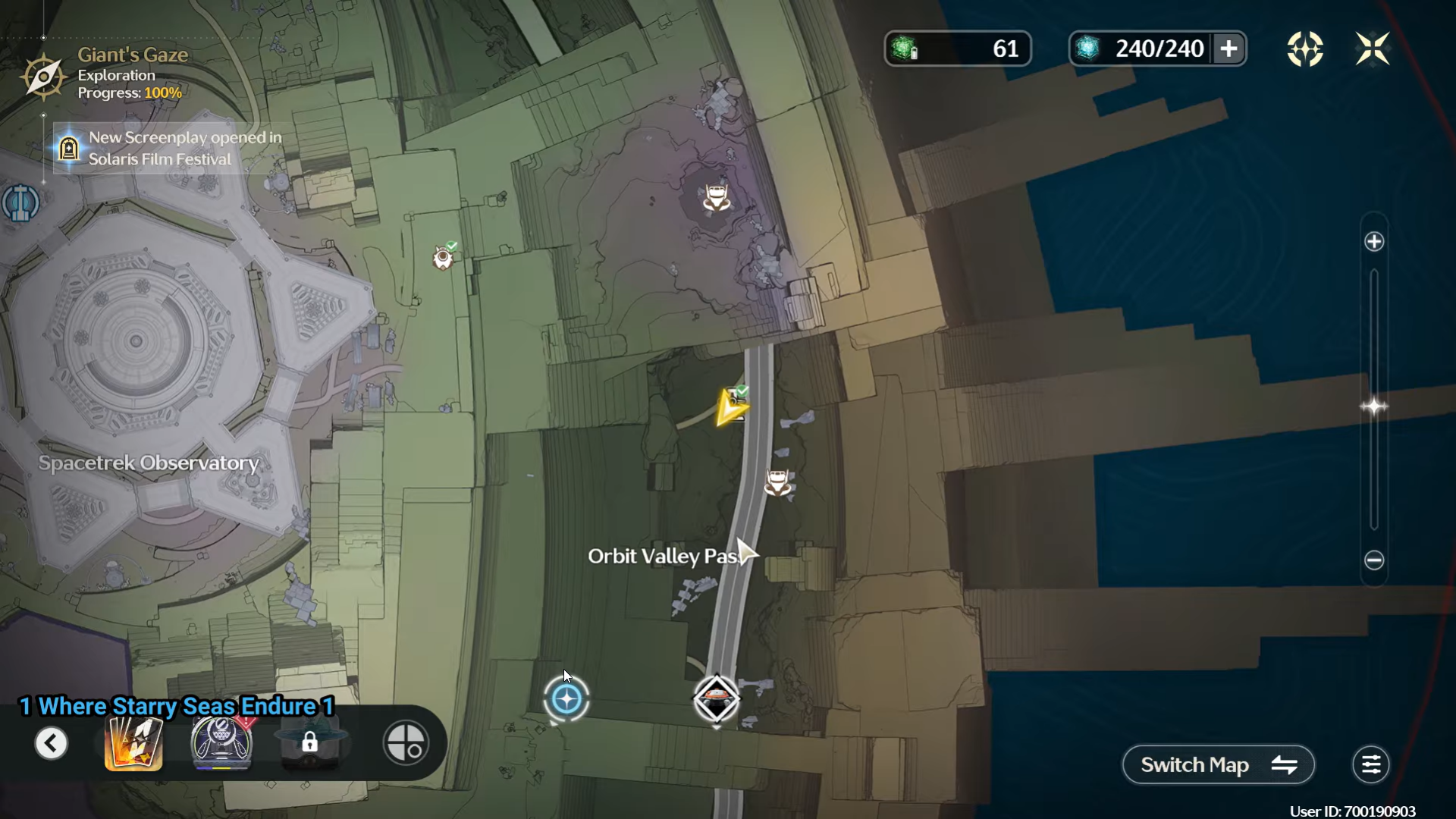Switch Map using the bottom button
This screenshot has height=819, width=1456.
1218,765
